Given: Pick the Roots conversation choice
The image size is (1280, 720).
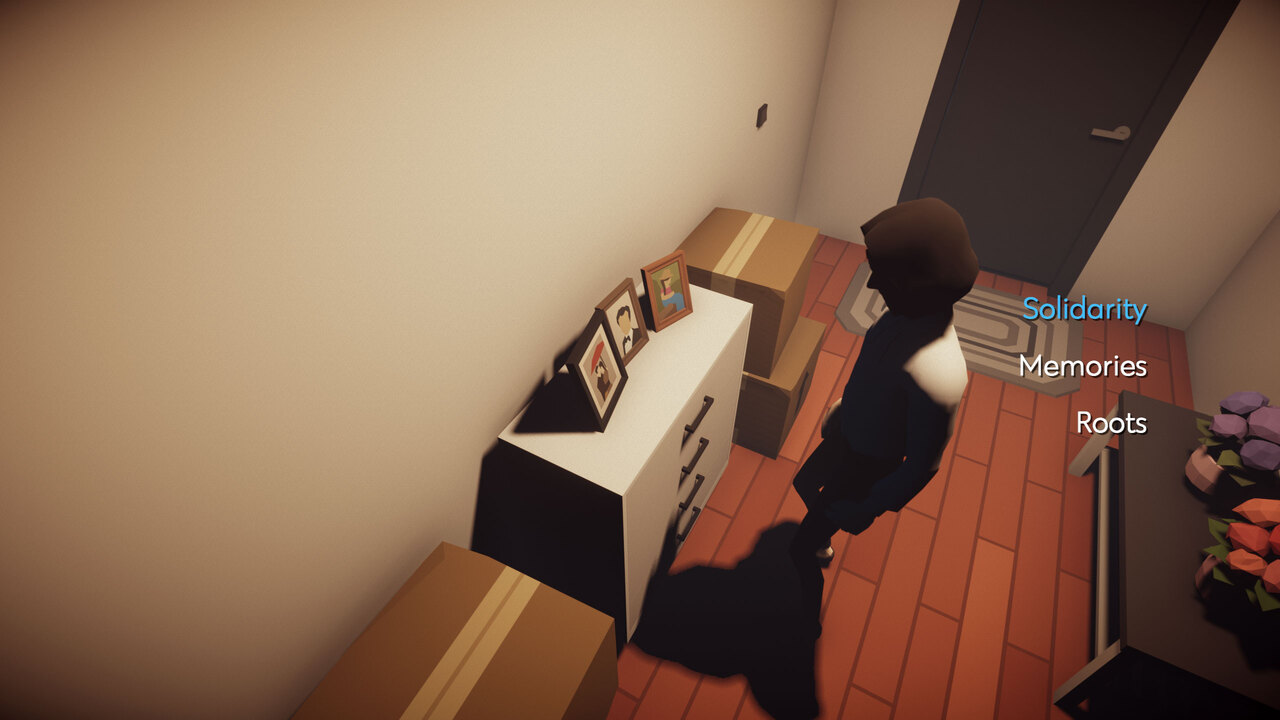Looking at the screenshot, I should (x=1112, y=423).
